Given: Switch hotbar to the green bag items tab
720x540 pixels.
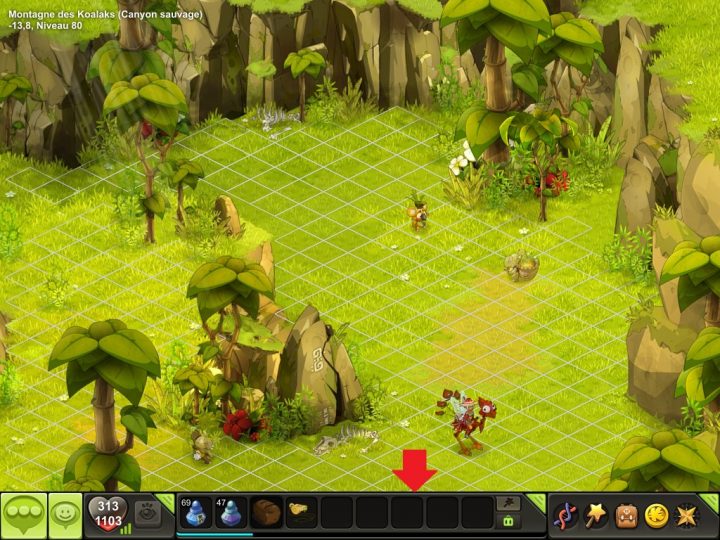Looking at the screenshot, I should pyautogui.click(x=509, y=522).
